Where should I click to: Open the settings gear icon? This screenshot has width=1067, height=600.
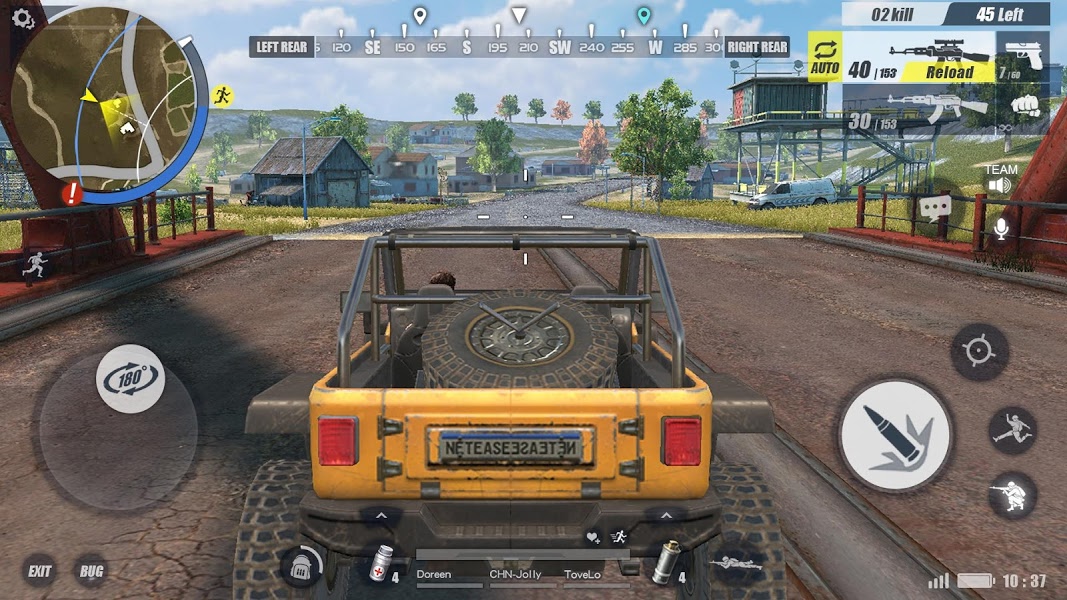(x=22, y=20)
